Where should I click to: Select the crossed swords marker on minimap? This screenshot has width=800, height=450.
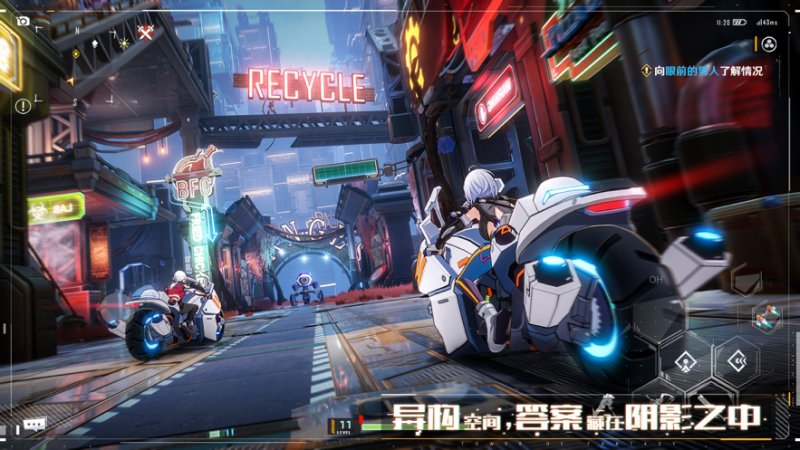coord(146,32)
